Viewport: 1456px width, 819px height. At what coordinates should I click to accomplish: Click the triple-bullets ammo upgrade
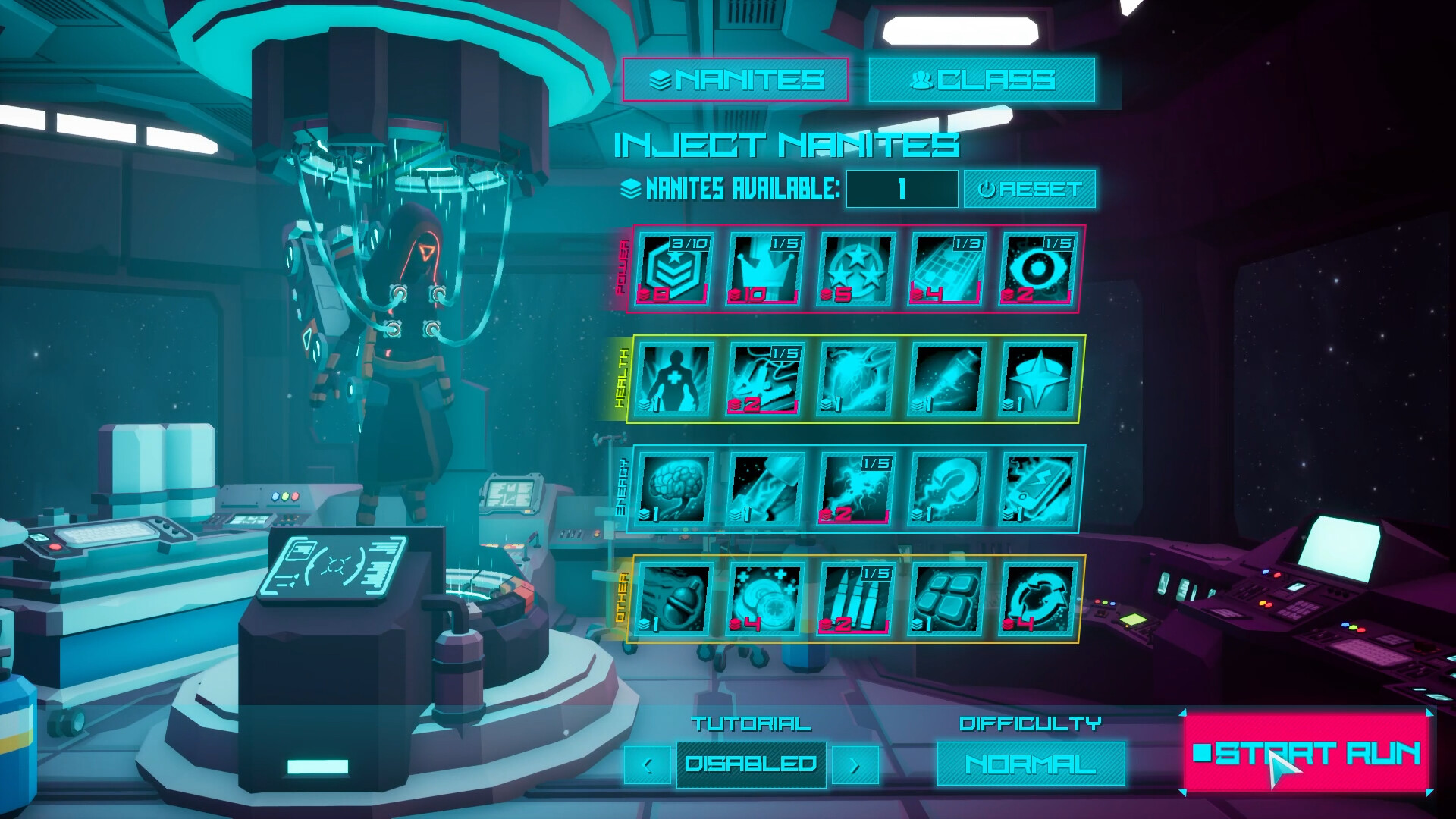tap(857, 599)
